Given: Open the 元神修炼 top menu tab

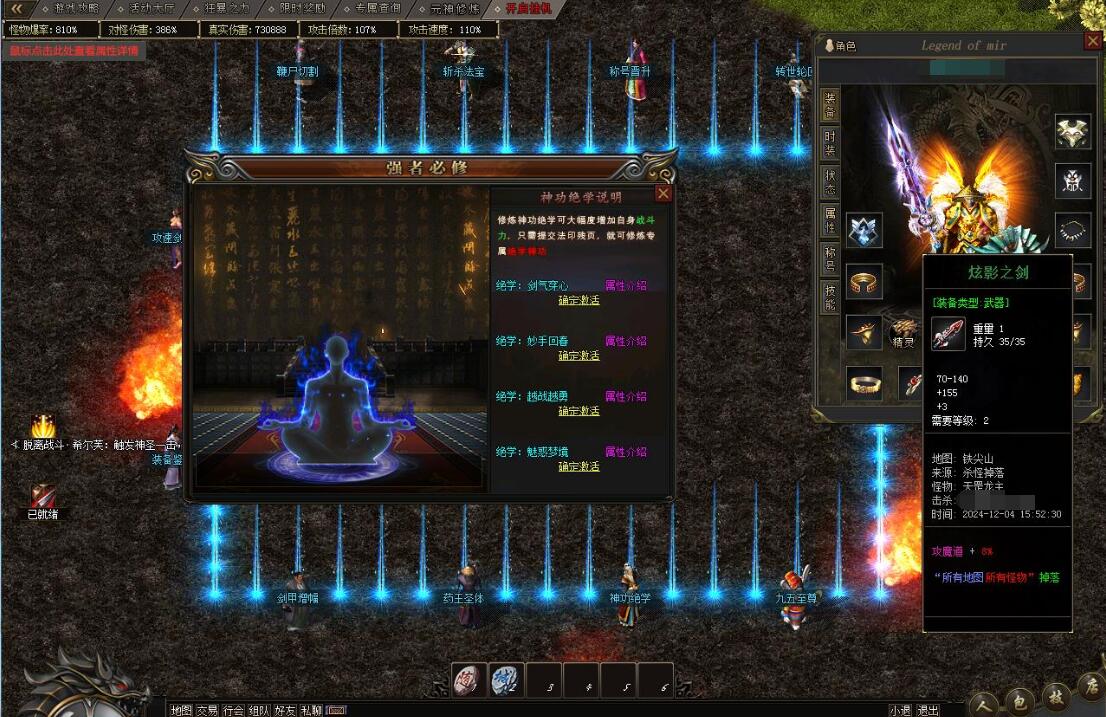Looking at the screenshot, I should pyautogui.click(x=456, y=8).
